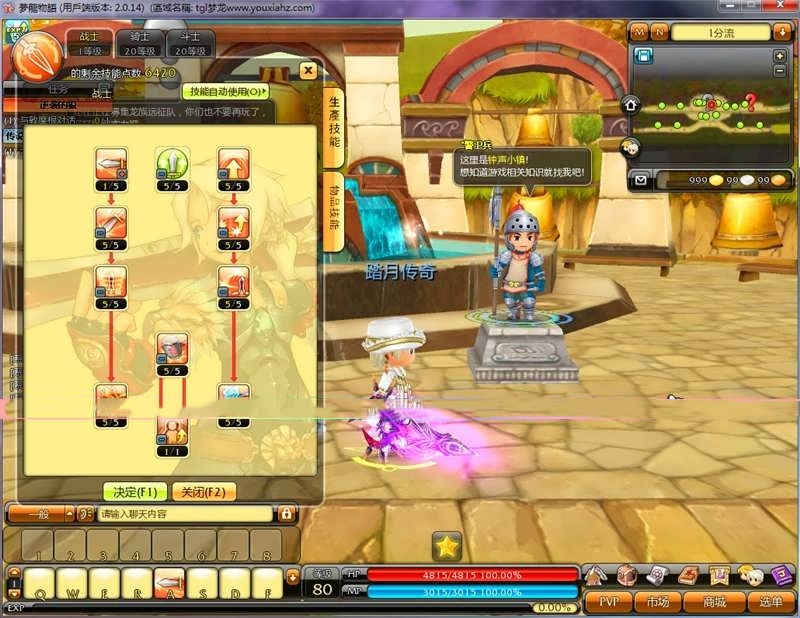Open the 1分流 channel selector

[x=720, y=33]
